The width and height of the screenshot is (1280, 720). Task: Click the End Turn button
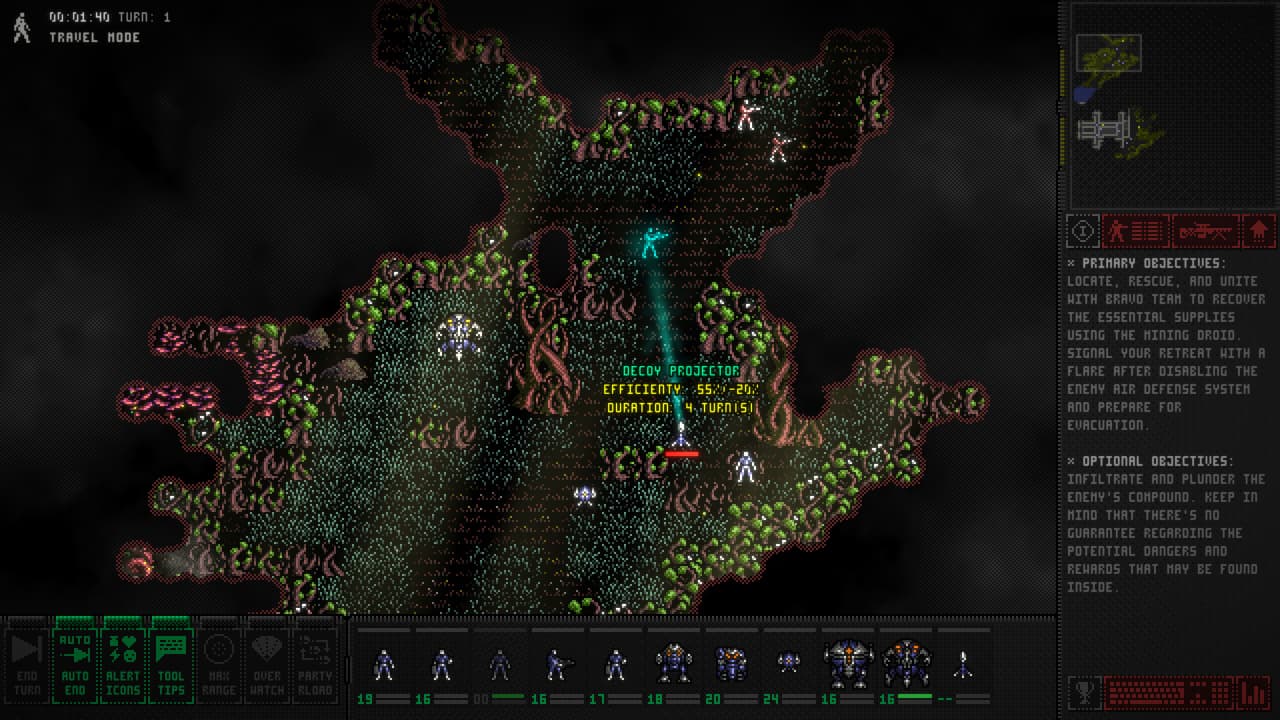[26, 666]
